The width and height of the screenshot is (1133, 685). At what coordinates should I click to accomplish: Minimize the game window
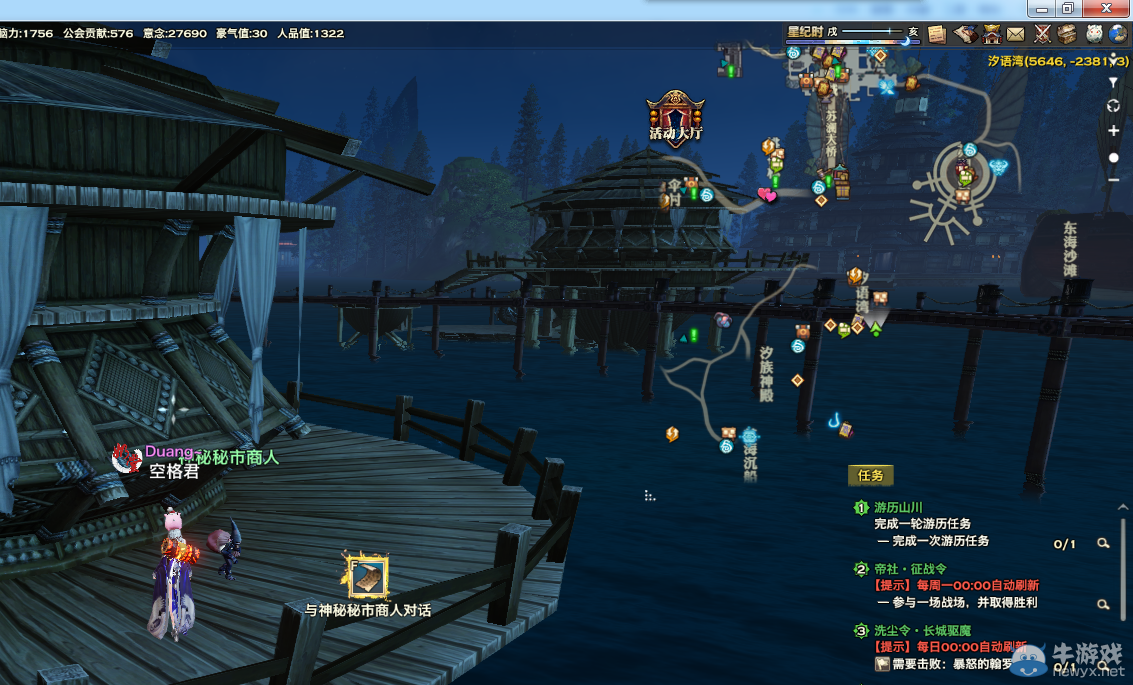[x=1040, y=8]
